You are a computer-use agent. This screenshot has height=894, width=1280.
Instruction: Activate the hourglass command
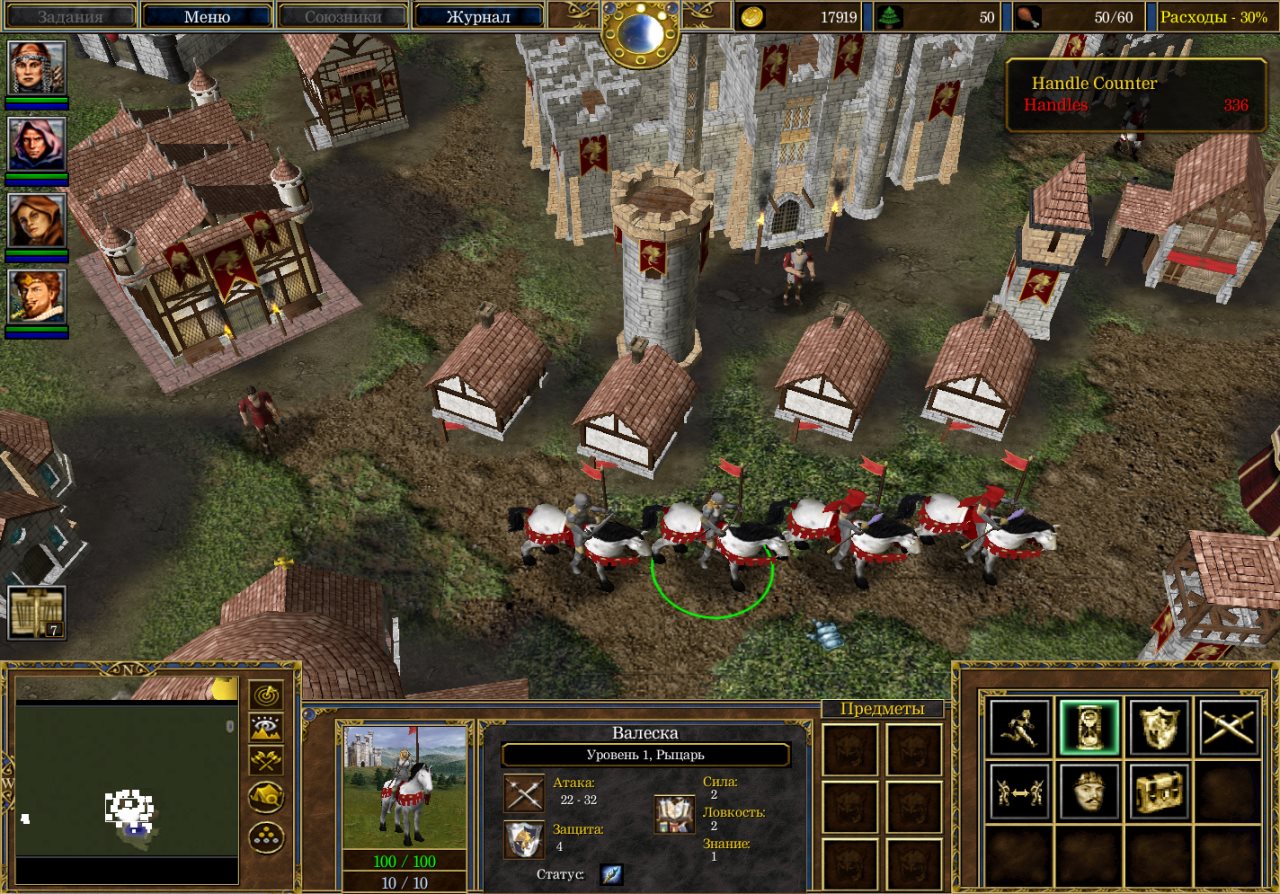[x=1089, y=727]
